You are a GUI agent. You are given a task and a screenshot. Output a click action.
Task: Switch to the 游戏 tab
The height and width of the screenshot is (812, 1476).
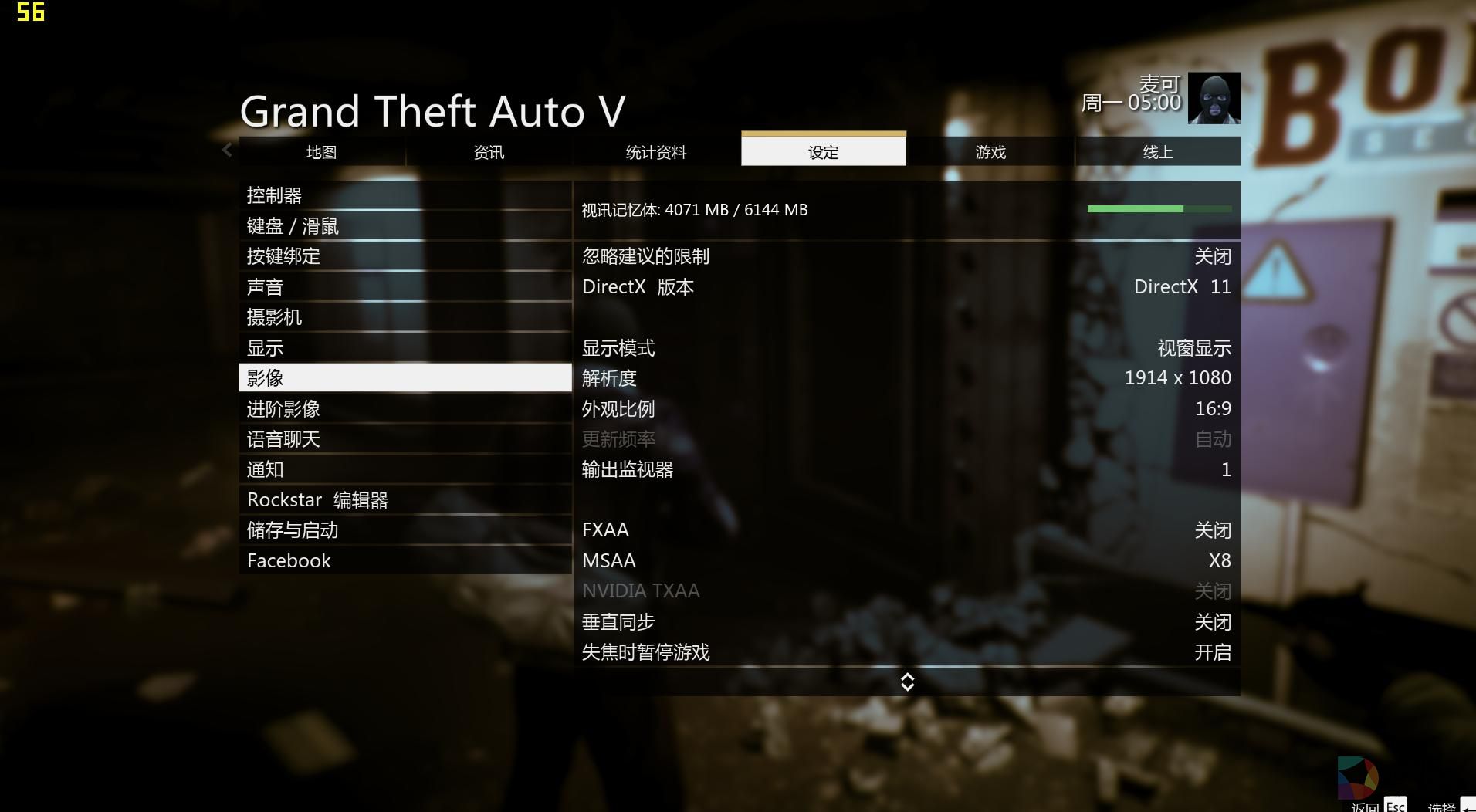pos(990,151)
